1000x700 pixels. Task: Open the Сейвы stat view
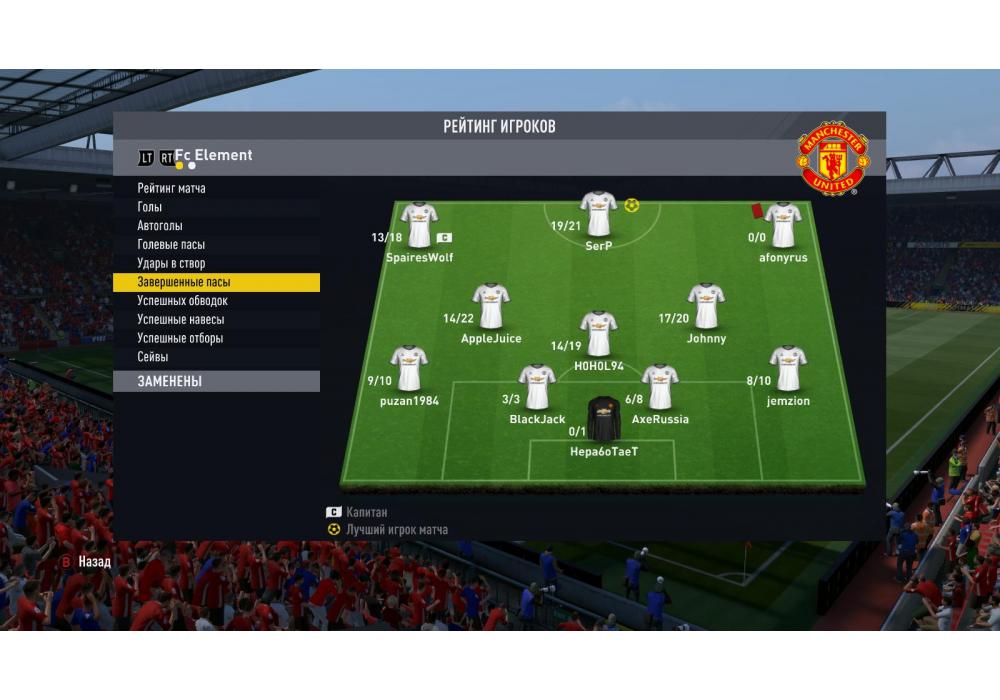point(153,357)
